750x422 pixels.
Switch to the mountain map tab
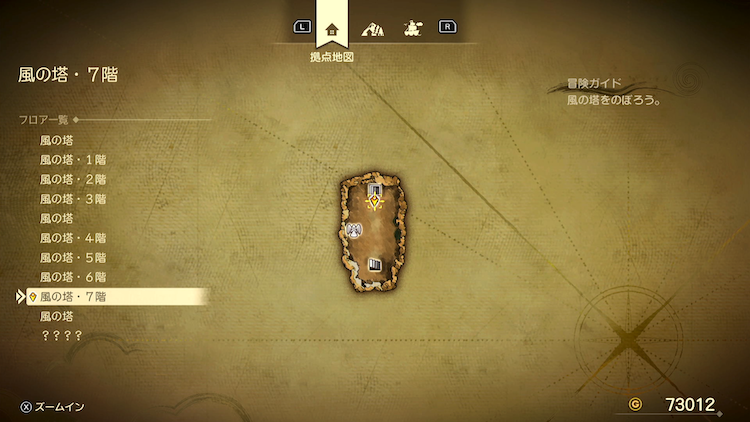(372, 29)
